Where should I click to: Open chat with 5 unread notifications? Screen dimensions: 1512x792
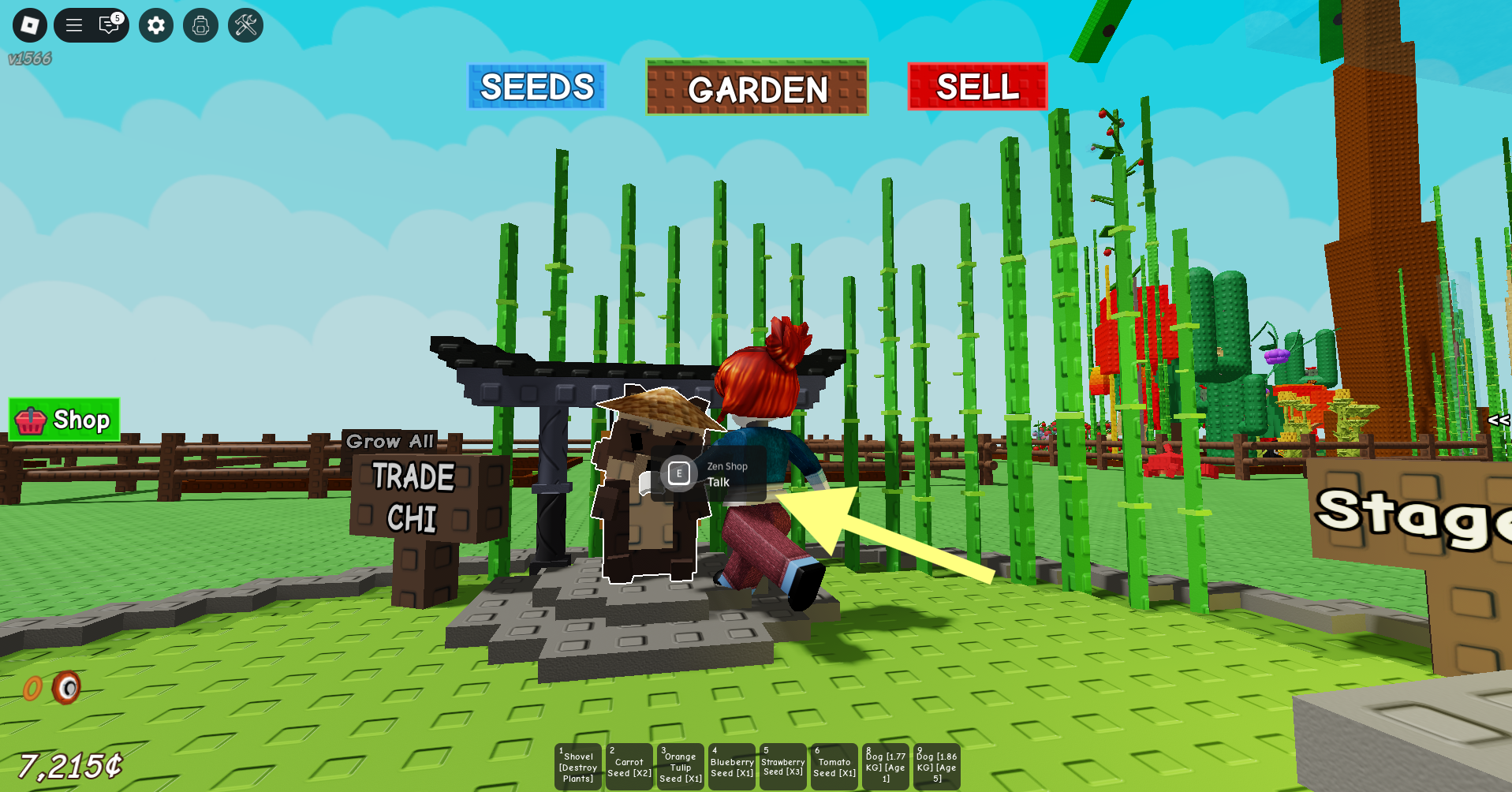coord(109,24)
